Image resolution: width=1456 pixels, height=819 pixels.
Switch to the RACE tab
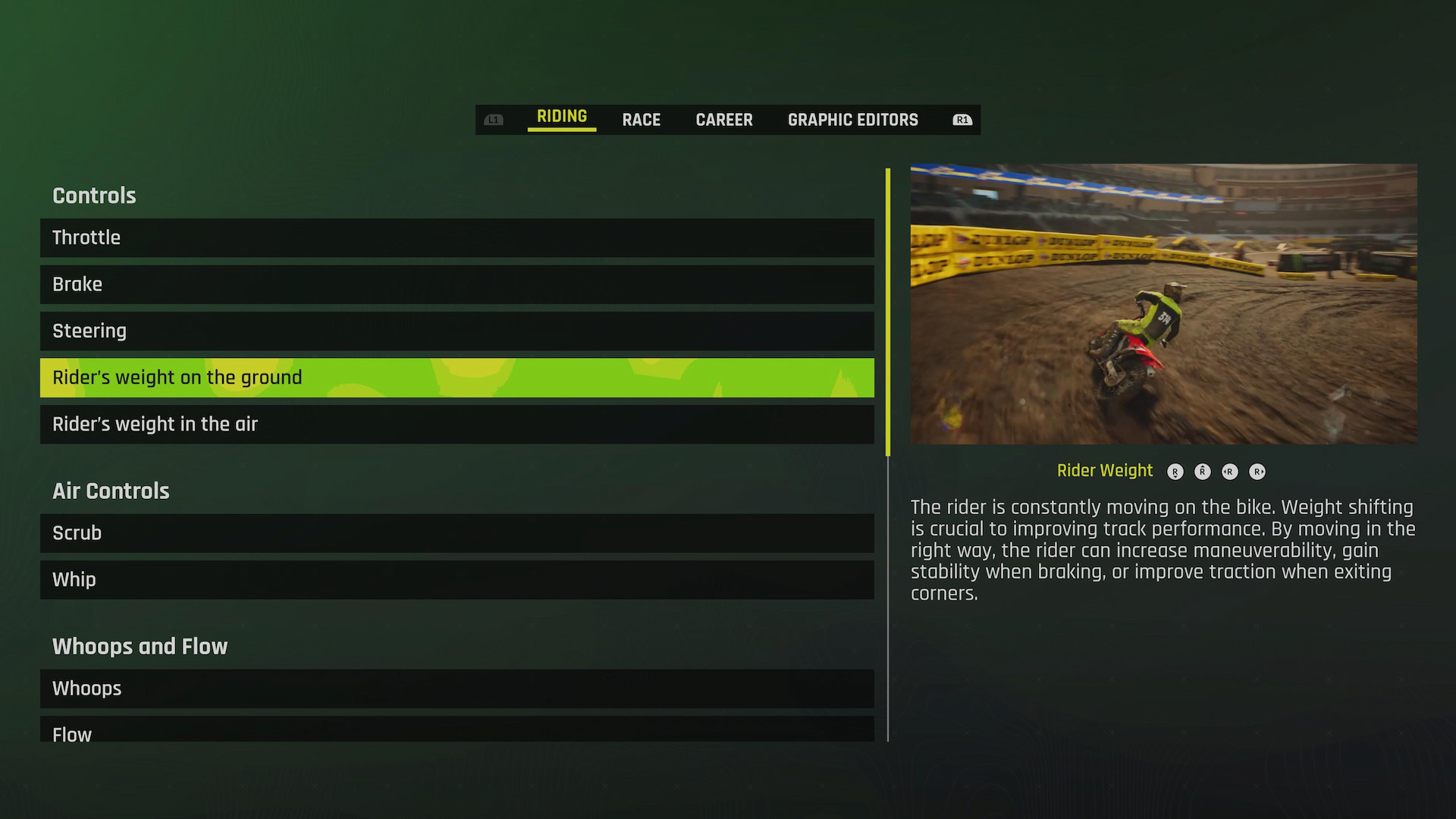click(641, 119)
